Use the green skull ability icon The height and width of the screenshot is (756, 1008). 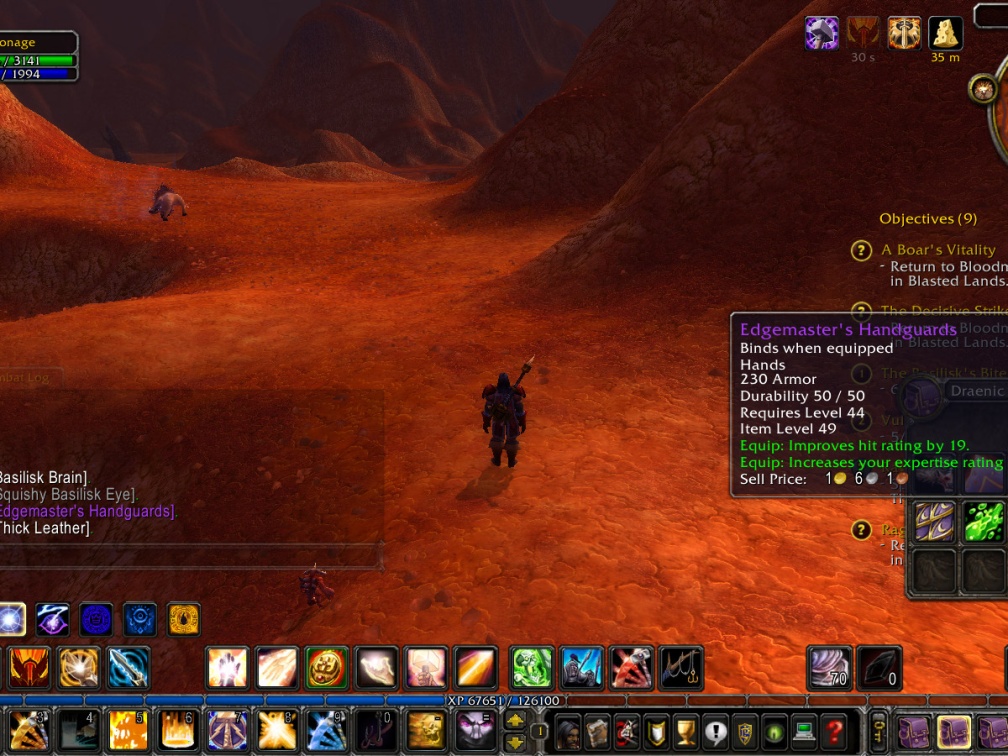point(531,668)
